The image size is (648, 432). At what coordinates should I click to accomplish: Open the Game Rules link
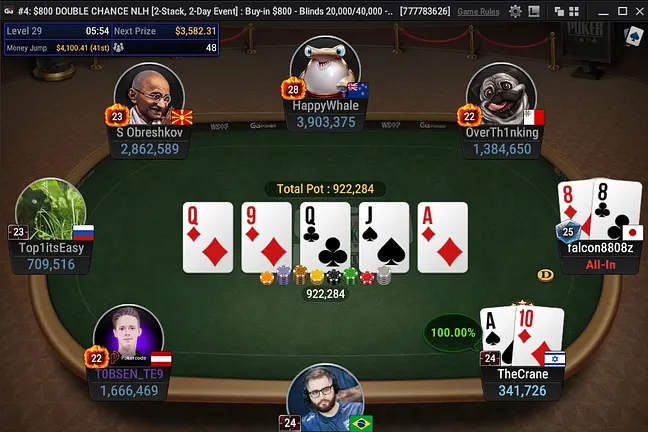click(480, 11)
